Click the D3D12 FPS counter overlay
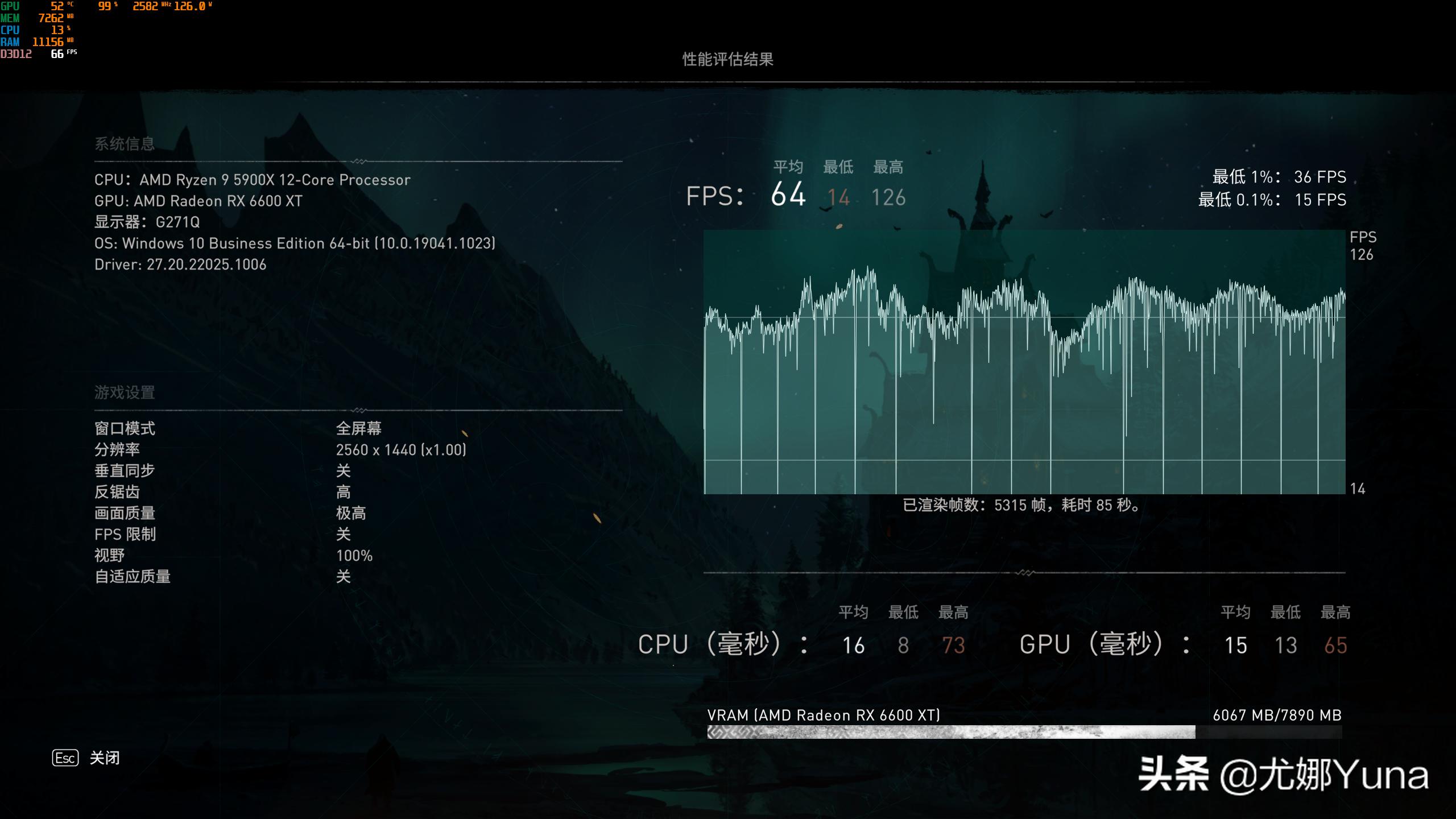Viewport: 1456px width, 819px height. pyautogui.click(x=57, y=53)
